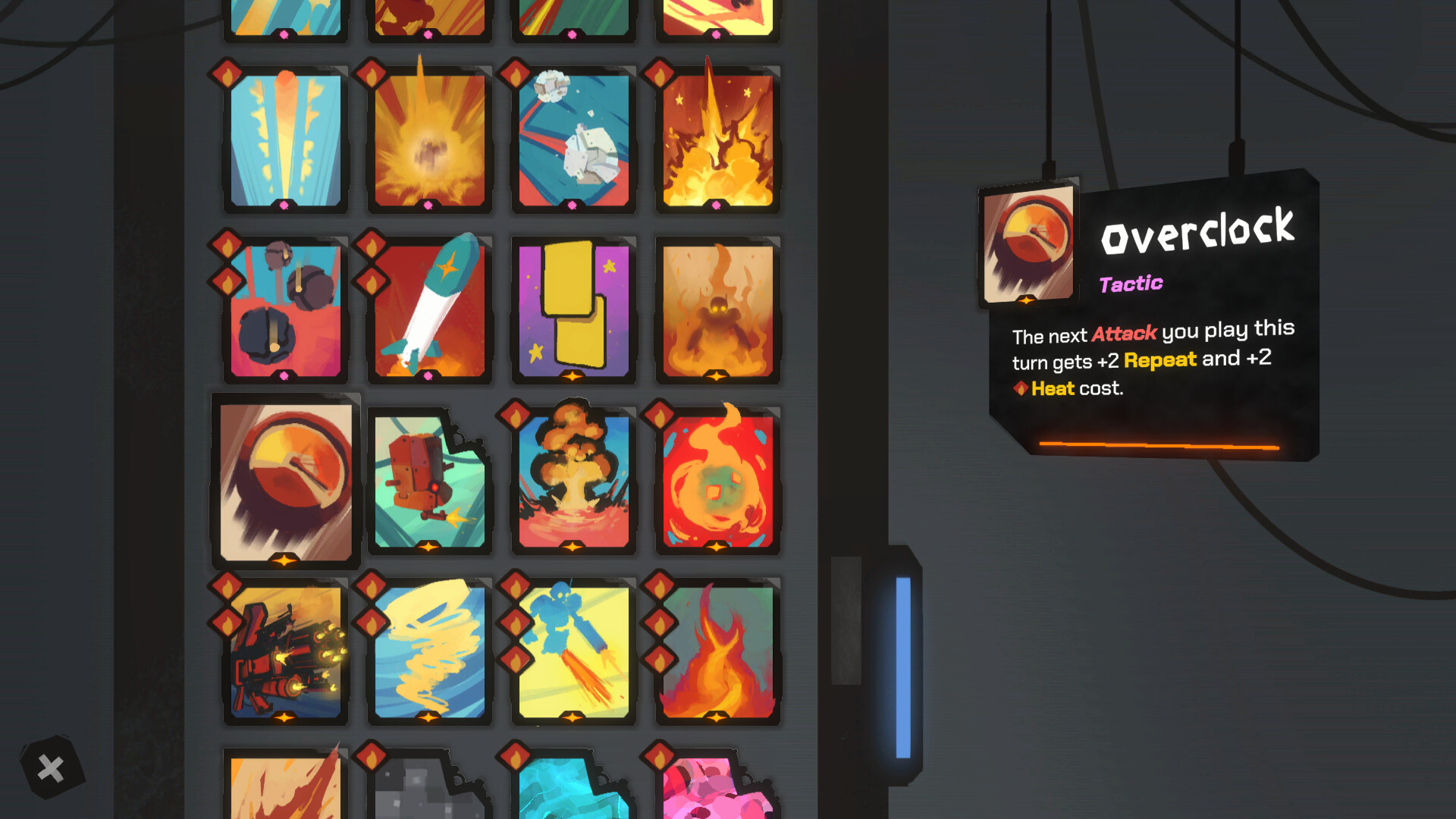Close the card collection with the X button
This screenshot has height=819, width=1456.
coord(50,767)
